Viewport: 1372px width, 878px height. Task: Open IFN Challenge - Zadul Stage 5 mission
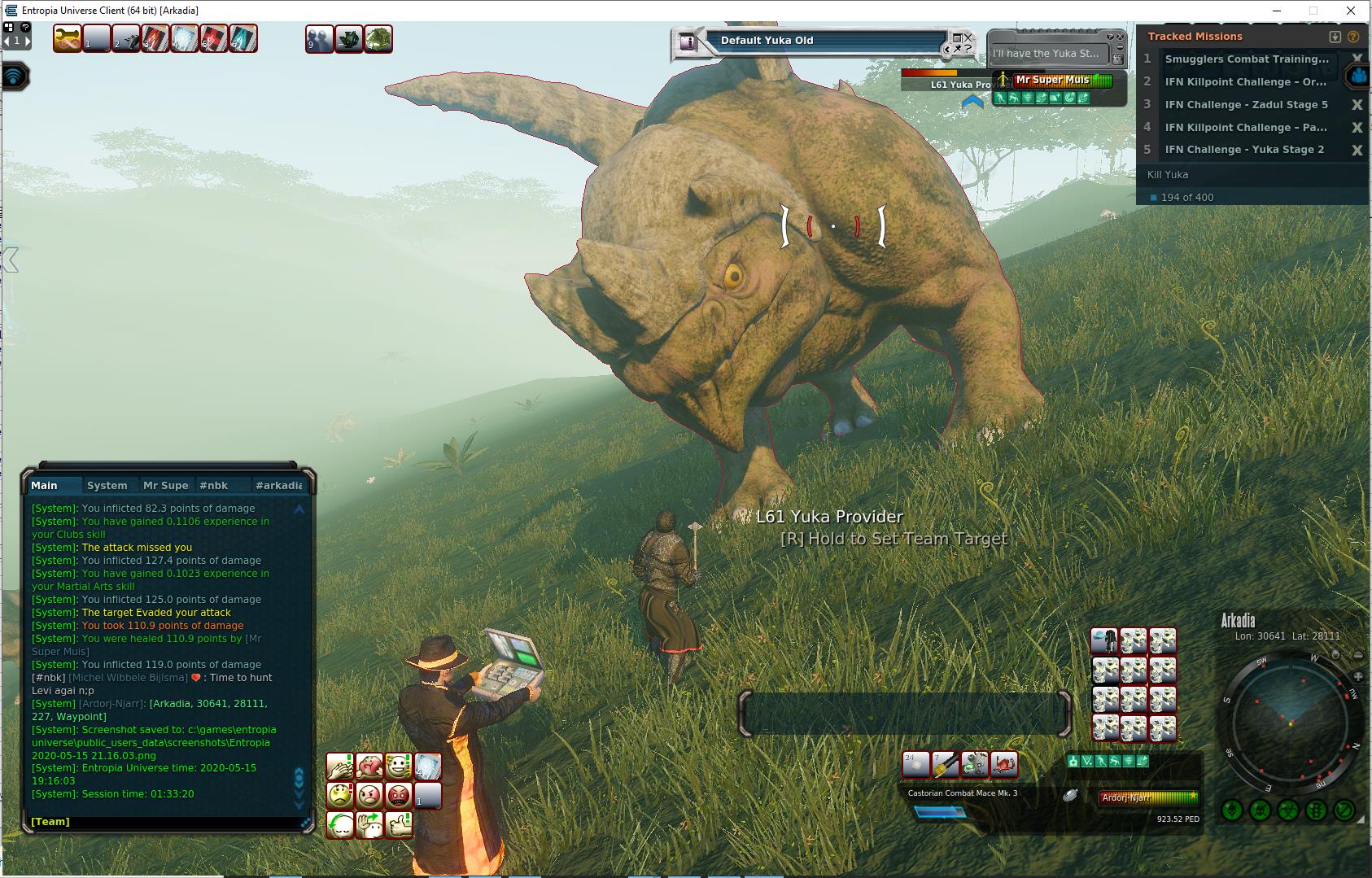pyautogui.click(x=1246, y=104)
